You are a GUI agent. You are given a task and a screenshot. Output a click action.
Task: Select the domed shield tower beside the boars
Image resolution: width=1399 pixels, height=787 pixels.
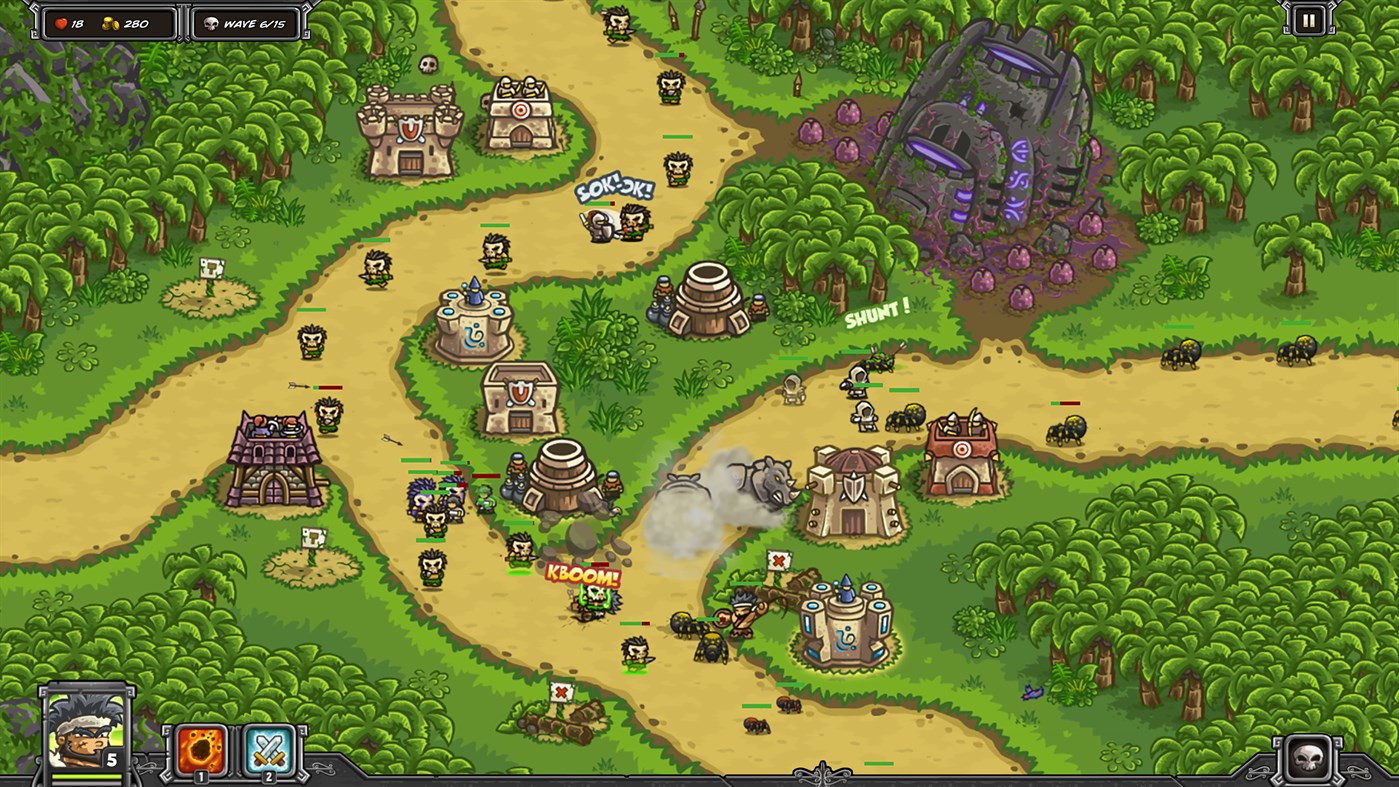(x=852, y=490)
